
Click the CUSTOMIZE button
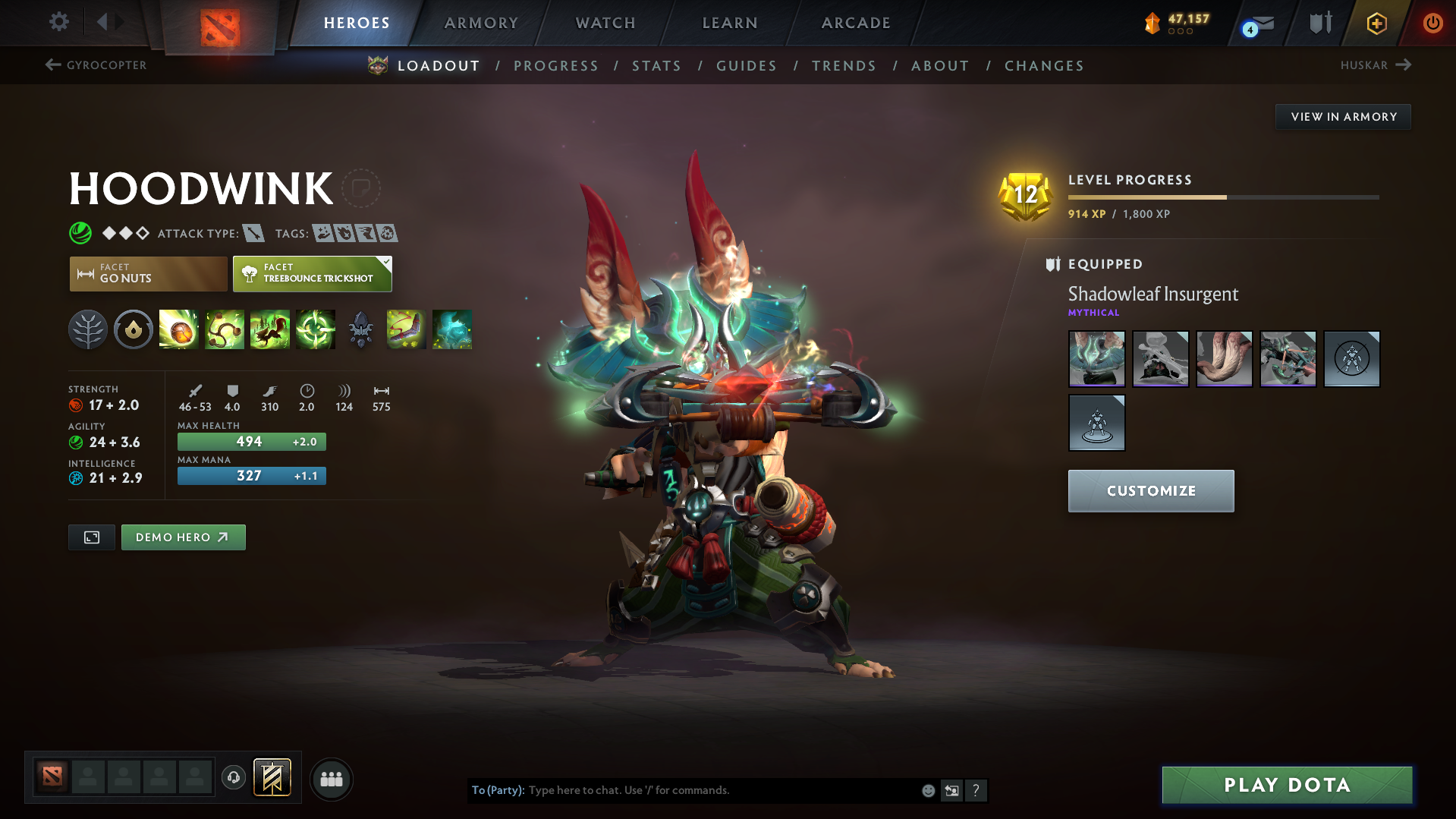pos(1150,490)
